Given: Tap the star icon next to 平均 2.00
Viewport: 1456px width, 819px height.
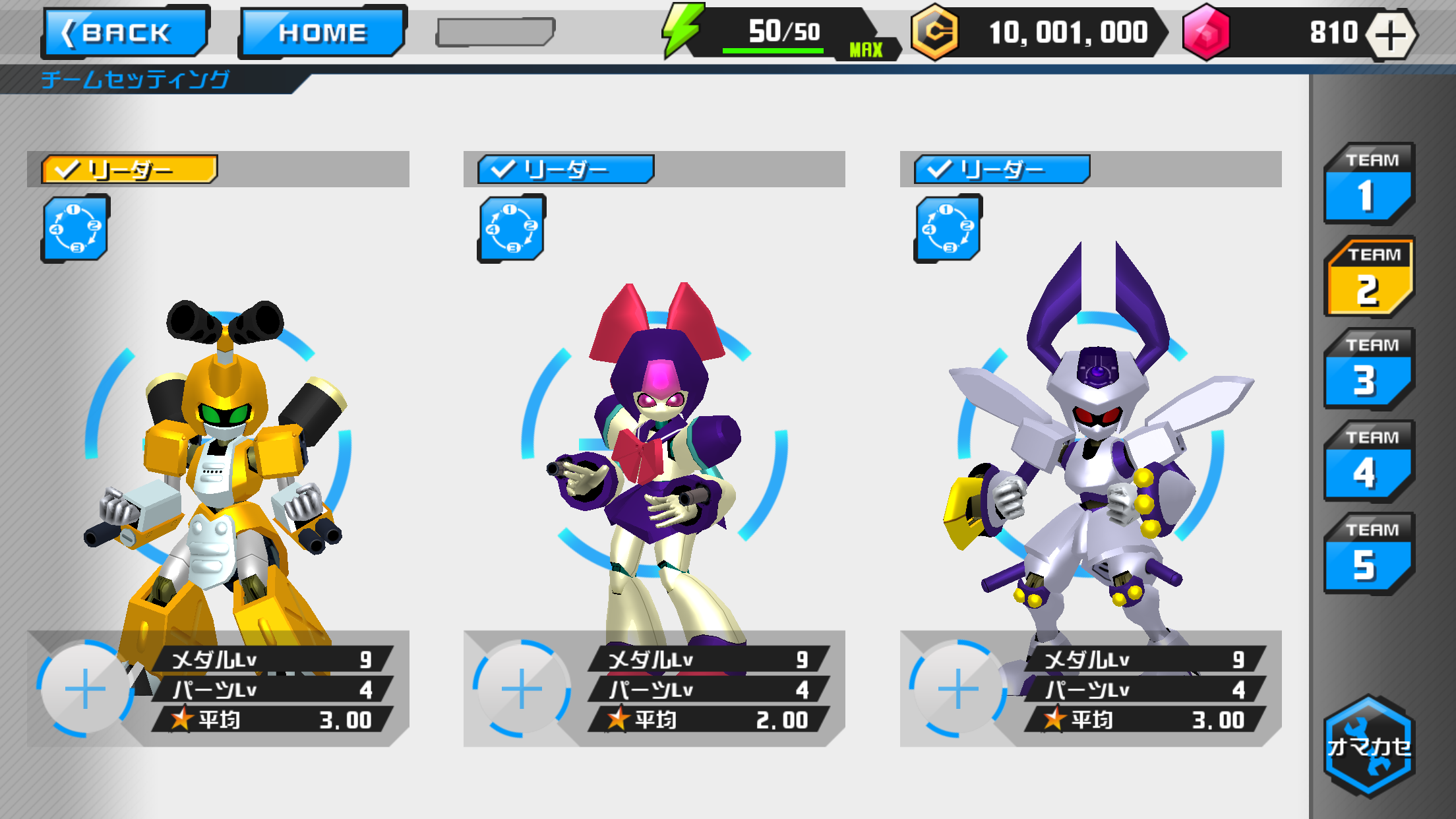Looking at the screenshot, I should pyautogui.click(x=619, y=720).
